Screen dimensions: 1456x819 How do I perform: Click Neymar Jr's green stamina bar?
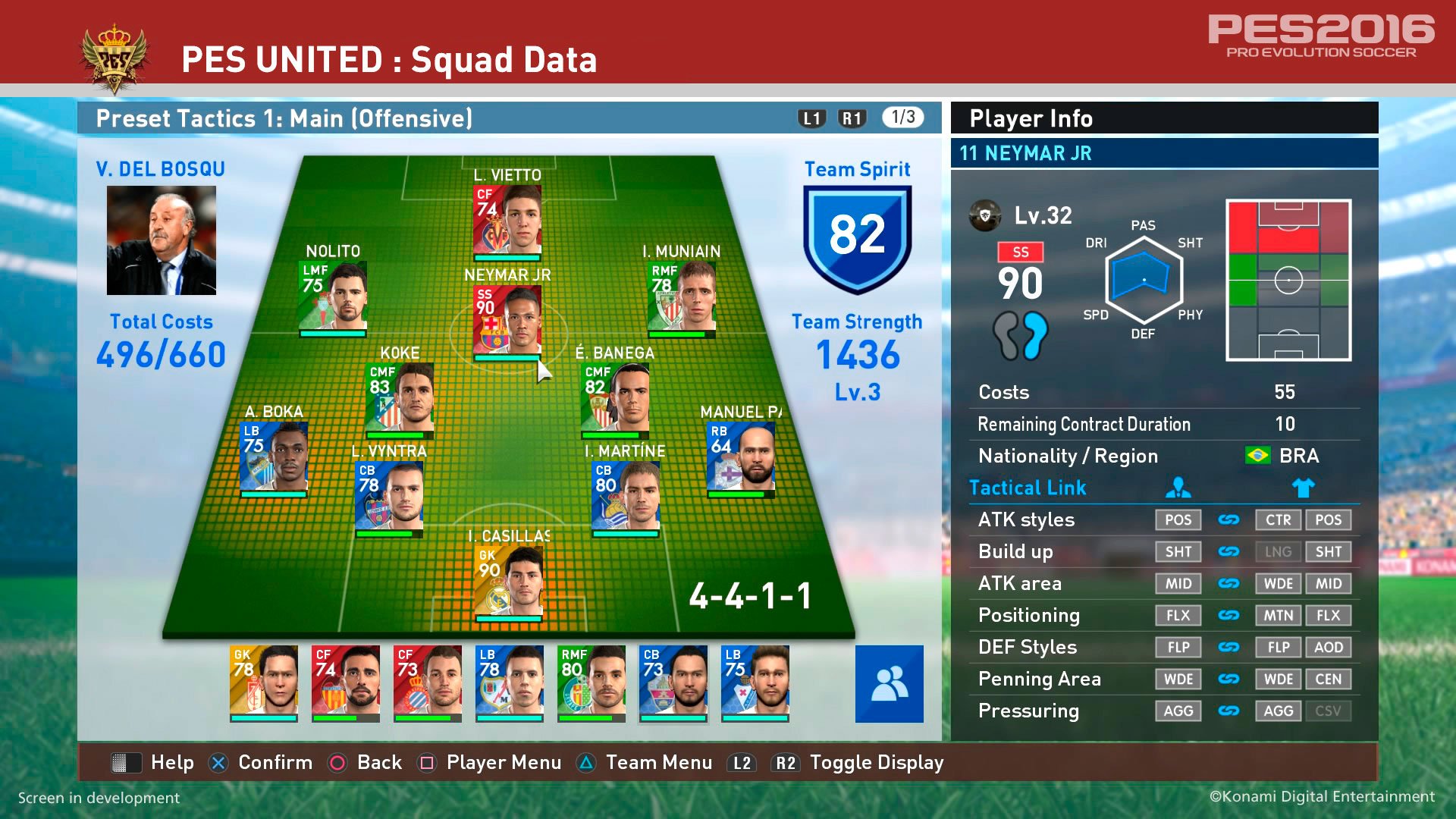point(507,358)
